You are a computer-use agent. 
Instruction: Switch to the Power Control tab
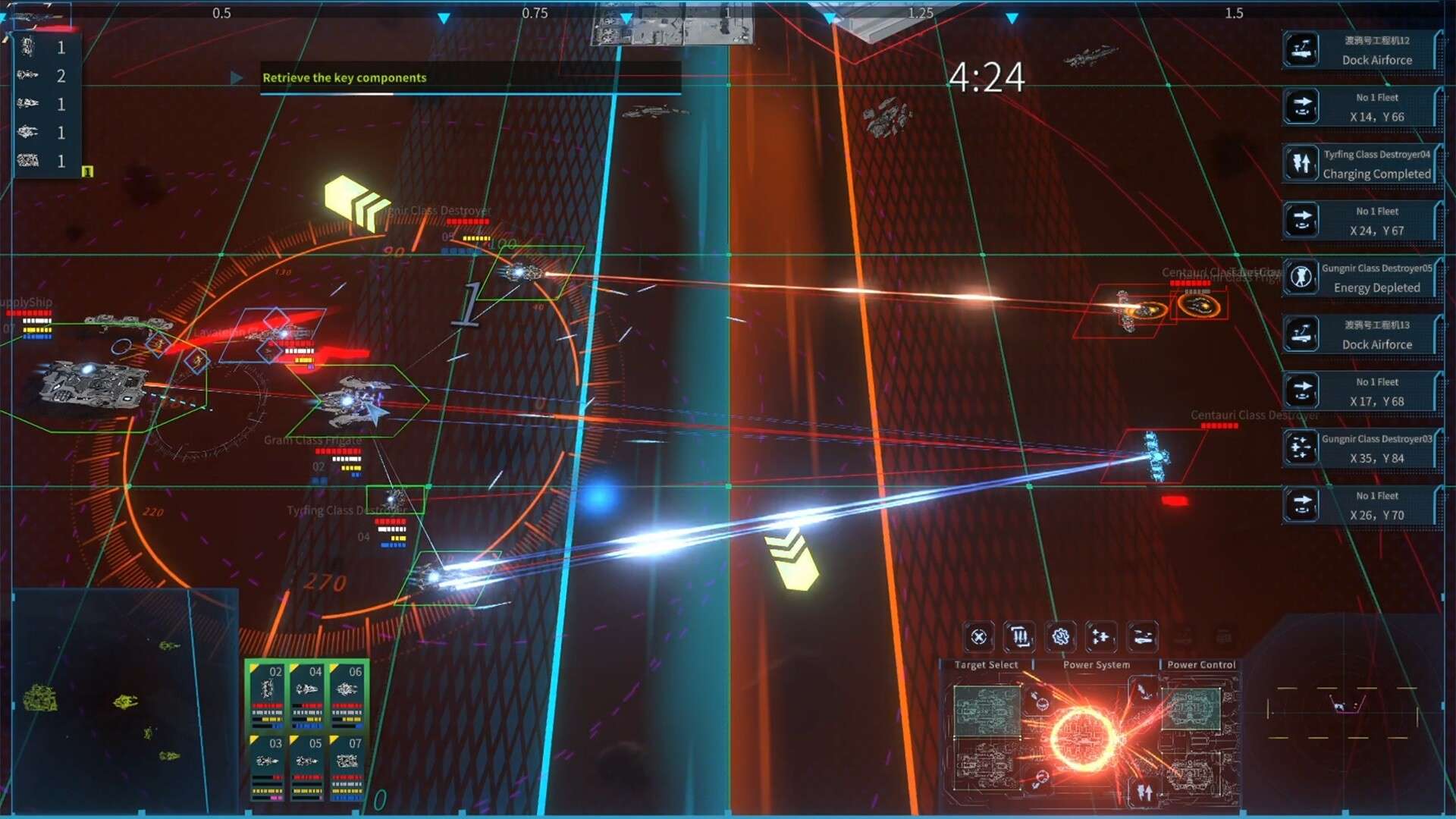1200,664
